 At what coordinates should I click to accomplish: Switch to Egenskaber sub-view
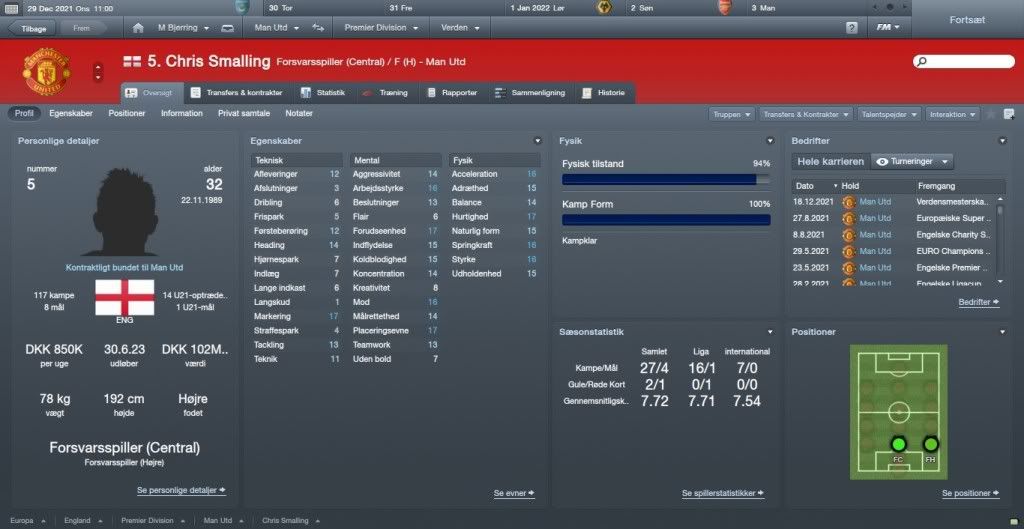pyautogui.click(x=71, y=114)
